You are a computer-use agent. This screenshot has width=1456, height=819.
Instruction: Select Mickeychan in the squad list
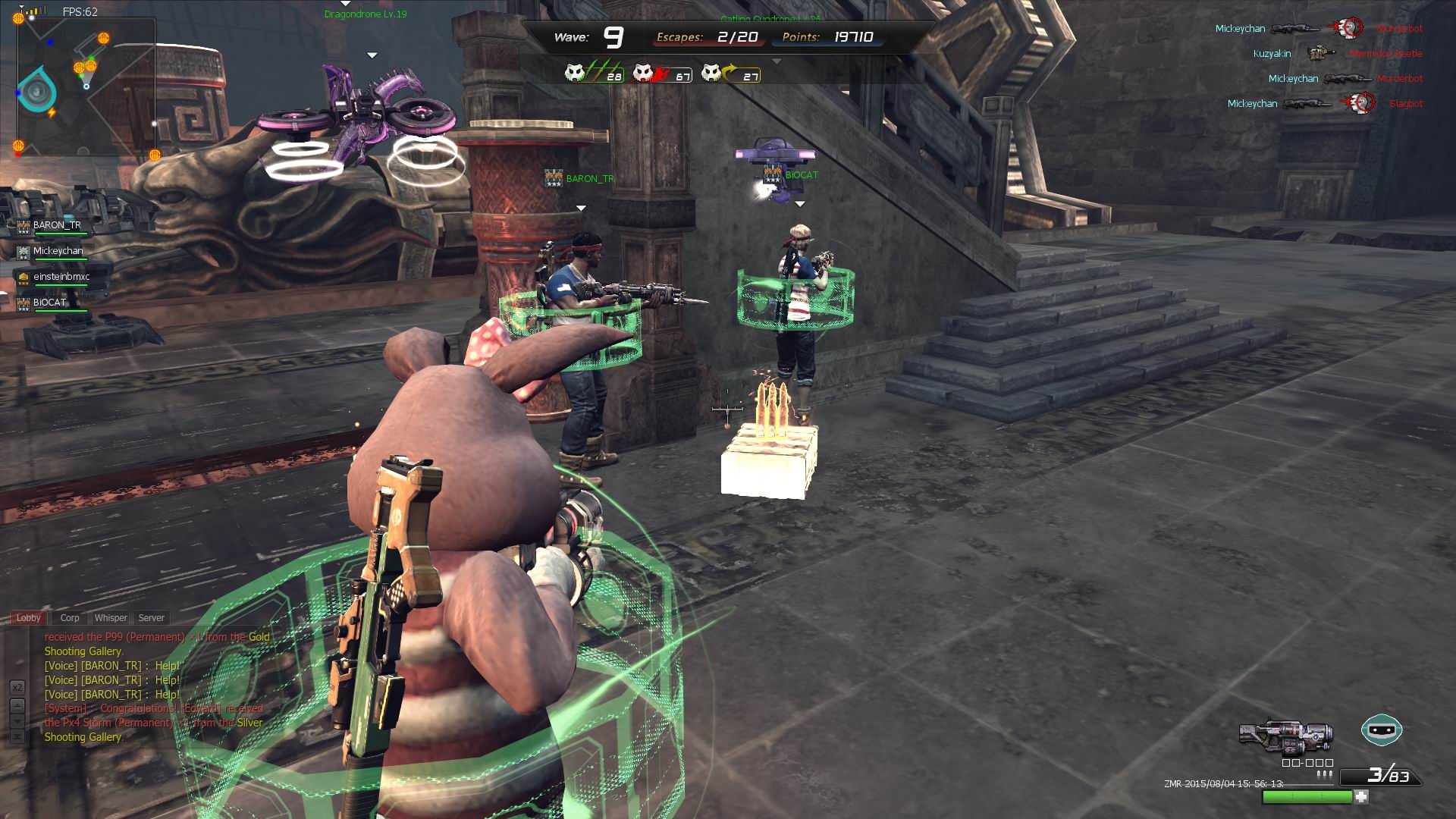58,252
